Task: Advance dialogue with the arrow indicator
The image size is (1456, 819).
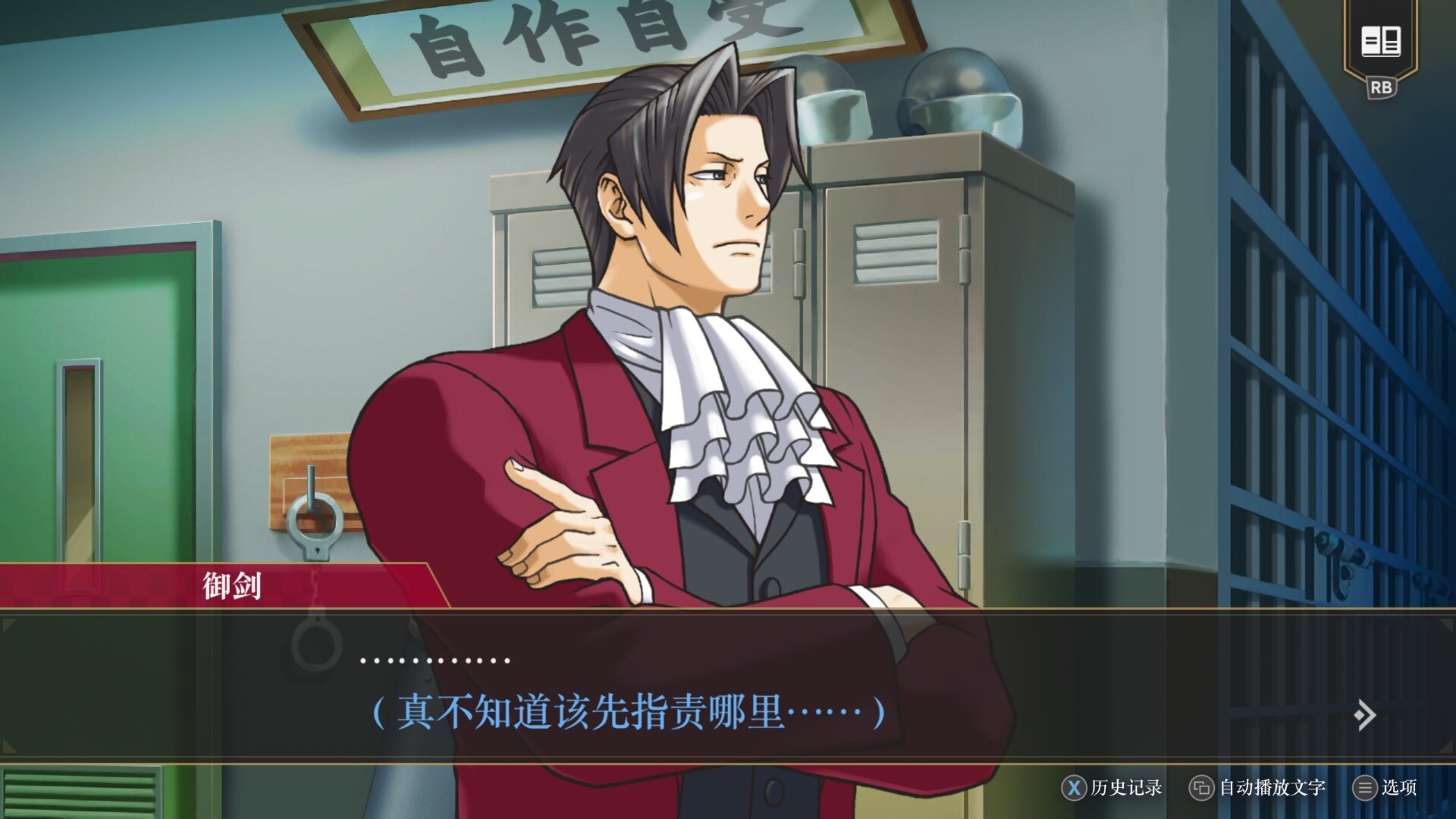Action: (1364, 714)
